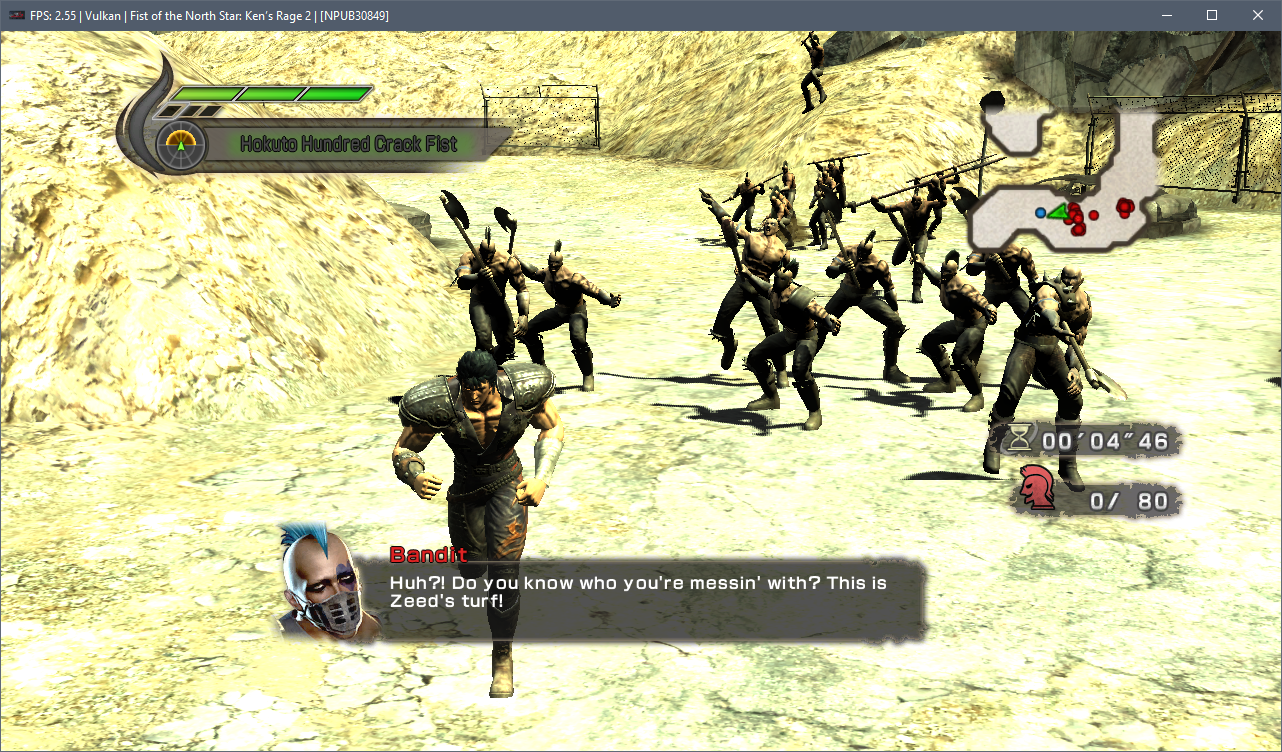
Task: Minimize the emulator window
Action: 1165,15
